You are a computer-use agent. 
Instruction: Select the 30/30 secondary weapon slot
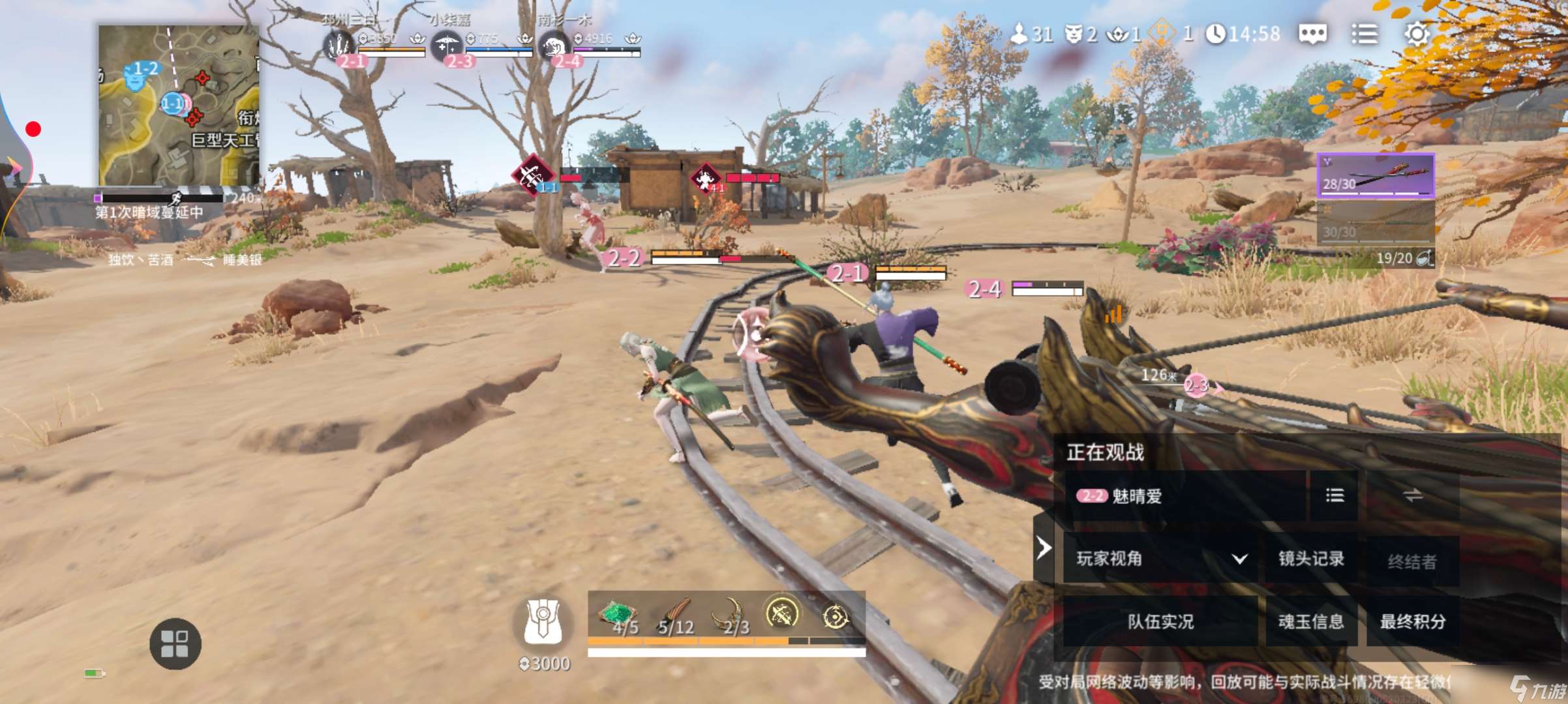pos(1376,222)
